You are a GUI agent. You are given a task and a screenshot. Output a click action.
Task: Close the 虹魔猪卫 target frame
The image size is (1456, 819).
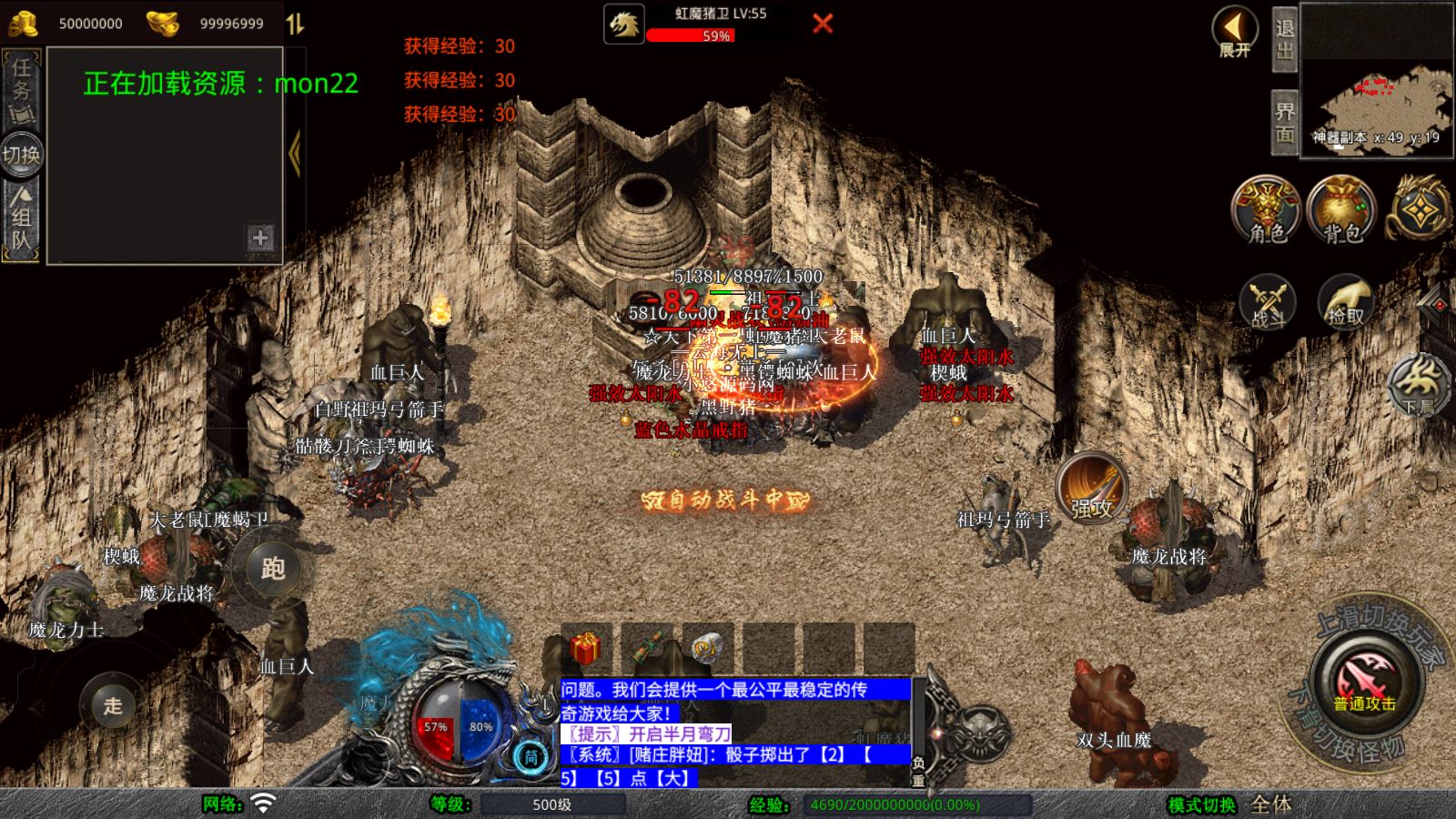point(823,24)
